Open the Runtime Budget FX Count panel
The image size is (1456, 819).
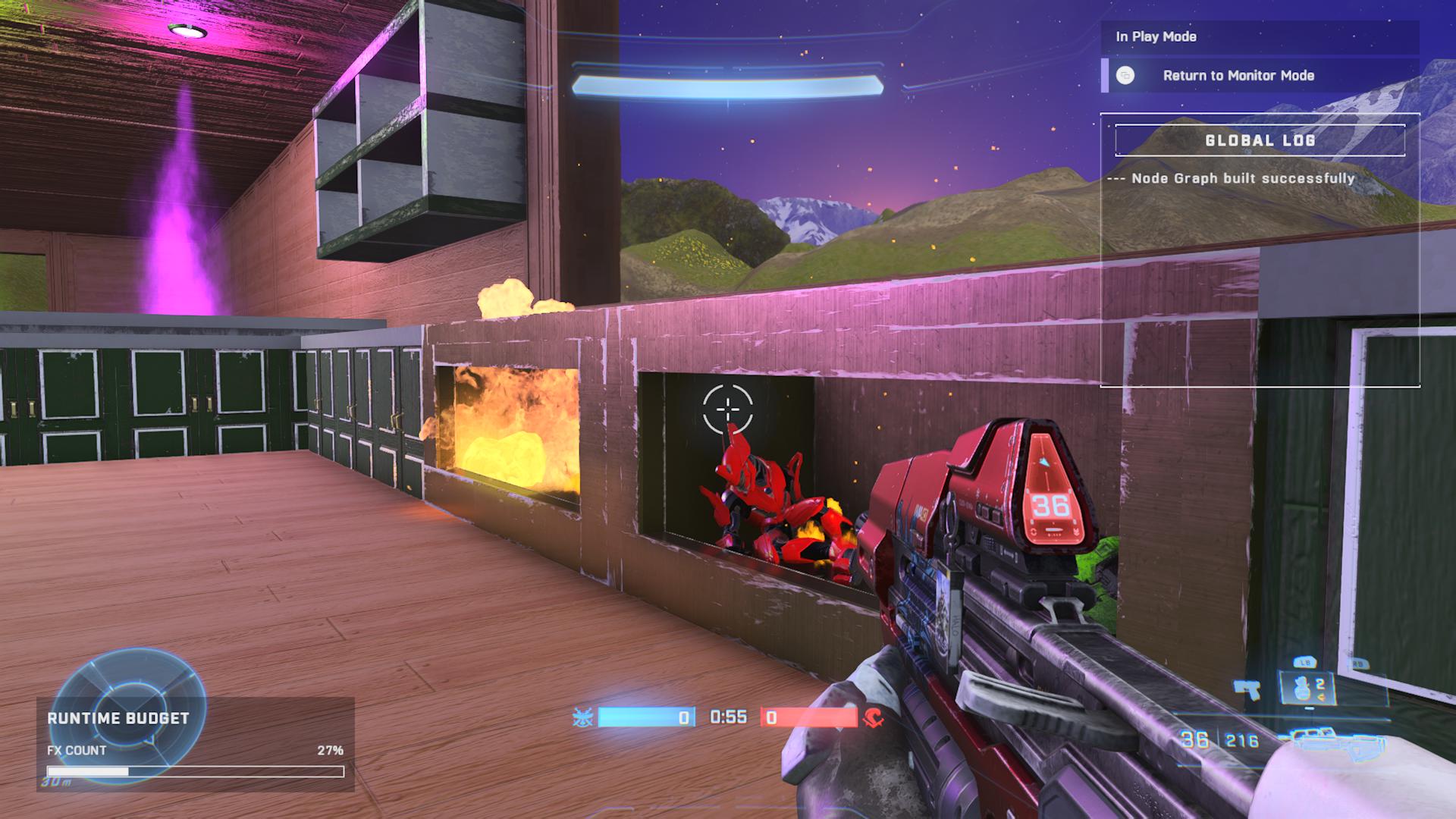195,744
